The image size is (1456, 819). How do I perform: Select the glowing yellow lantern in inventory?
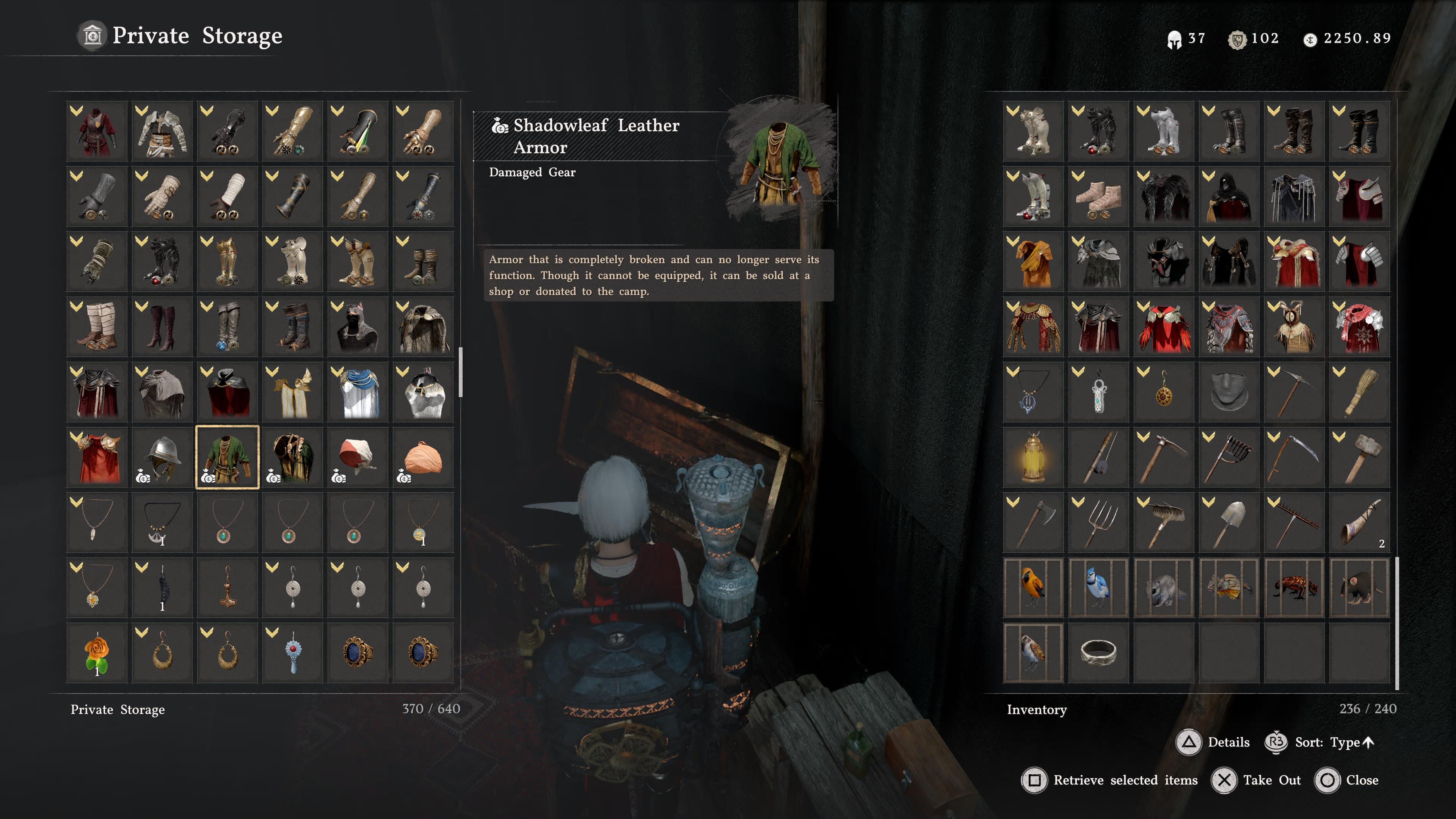(1033, 457)
